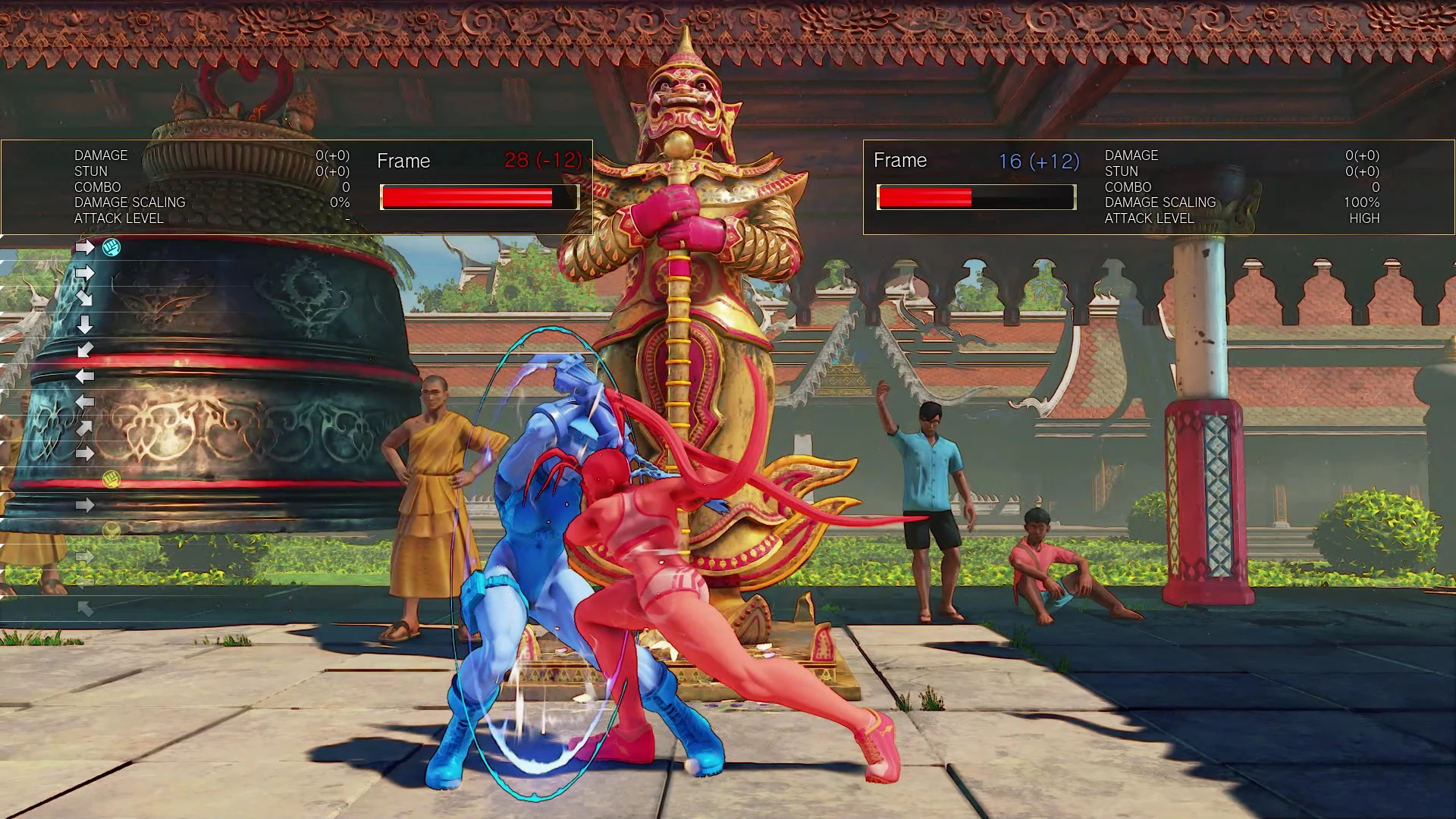
Task: Toggle the ATTACK LEVEL HIGH indicator
Action: click(1366, 218)
